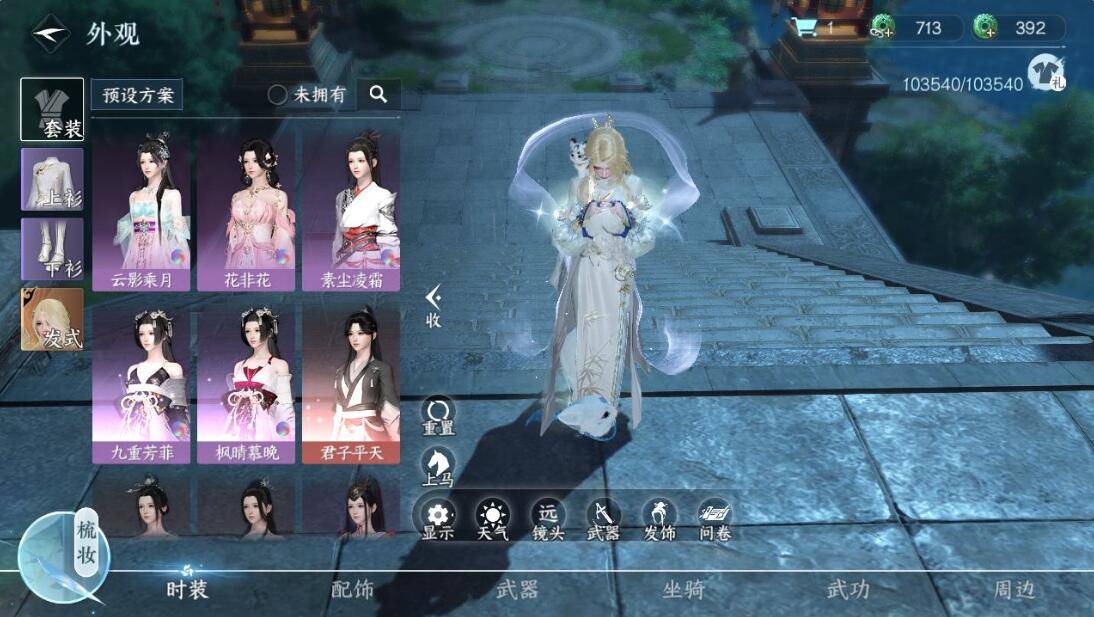This screenshot has height=617, width=1094.
Task: Select the 套装 outfit set category
Action: (52, 109)
